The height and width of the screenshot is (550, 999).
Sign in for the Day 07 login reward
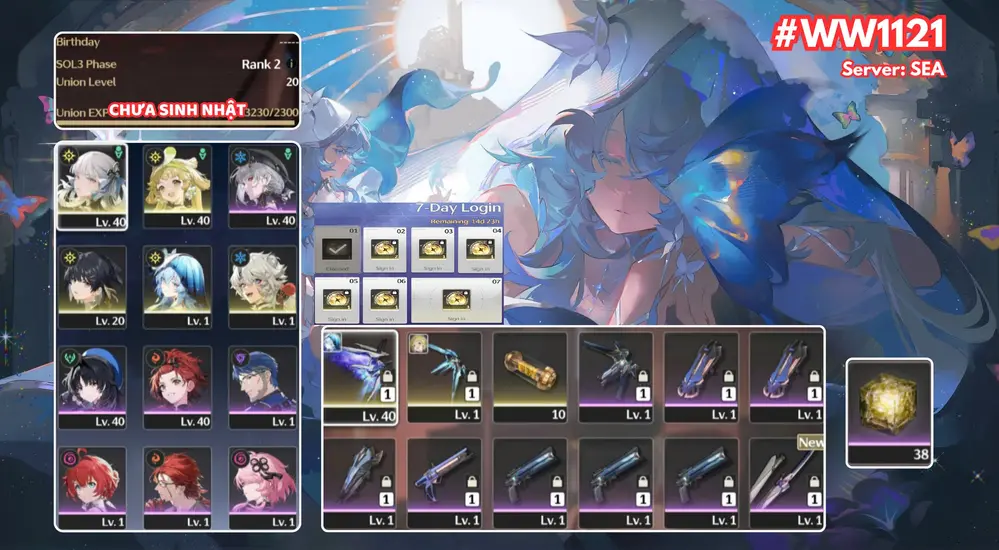456,299
